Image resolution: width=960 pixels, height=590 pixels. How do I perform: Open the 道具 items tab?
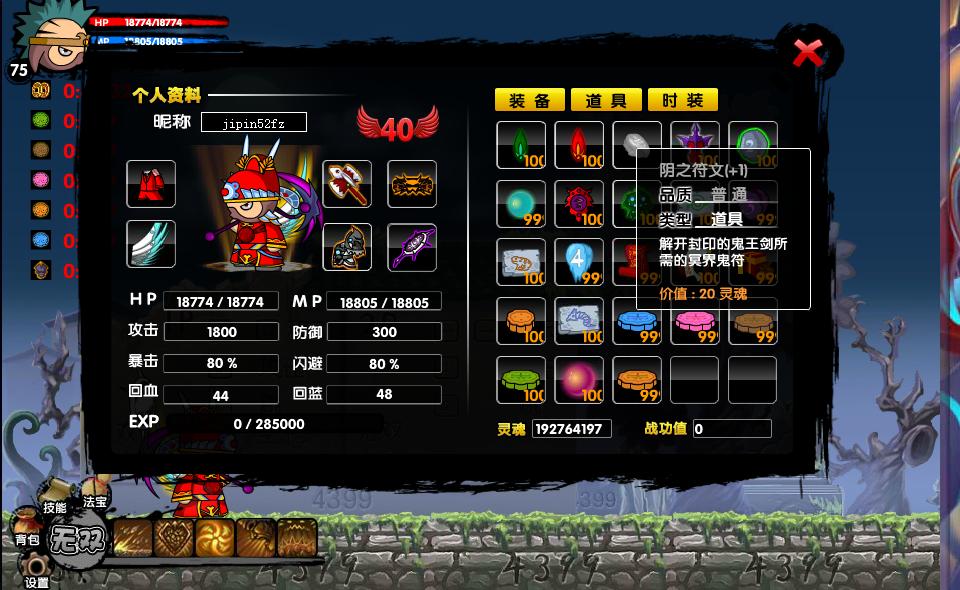[x=606, y=100]
